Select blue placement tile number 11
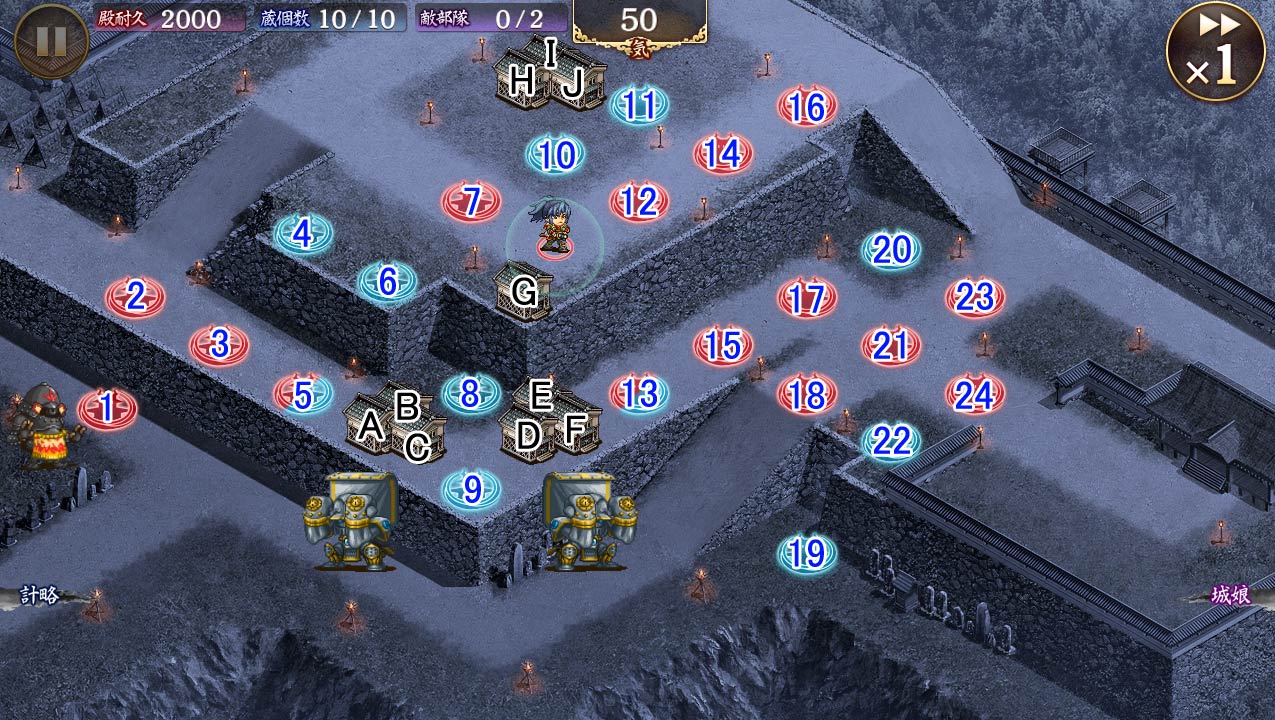The width and height of the screenshot is (1275, 720). [639, 105]
